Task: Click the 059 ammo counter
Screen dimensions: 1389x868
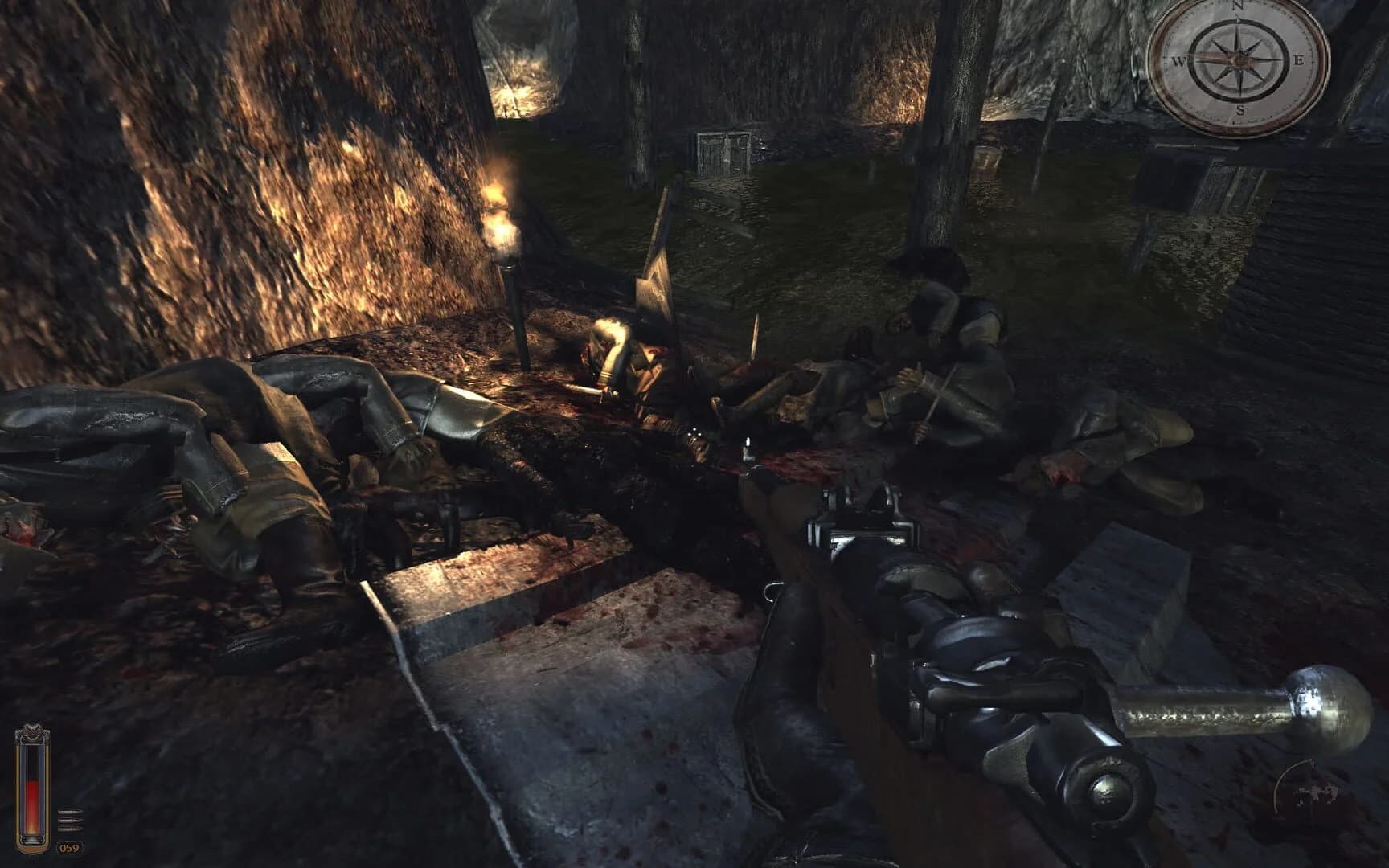Action: (x=69, y=848)
